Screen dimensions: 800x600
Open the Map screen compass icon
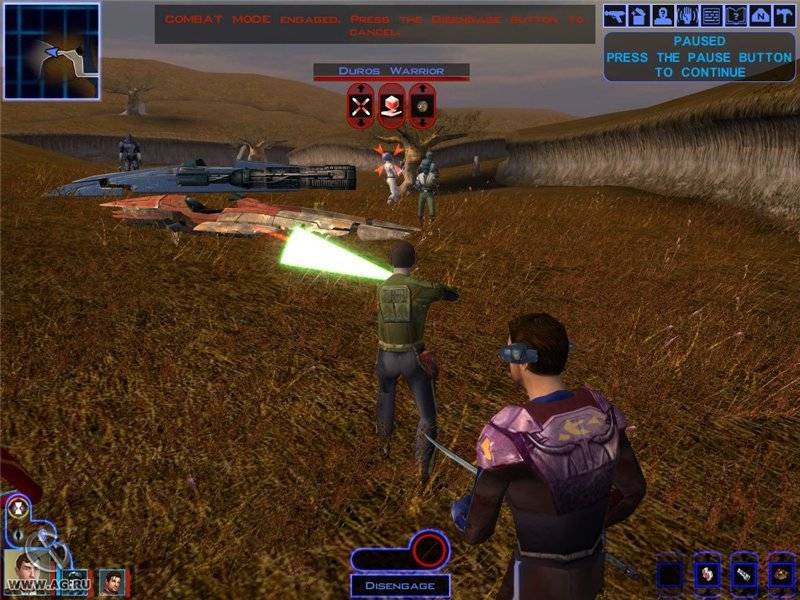pos(759,15)
